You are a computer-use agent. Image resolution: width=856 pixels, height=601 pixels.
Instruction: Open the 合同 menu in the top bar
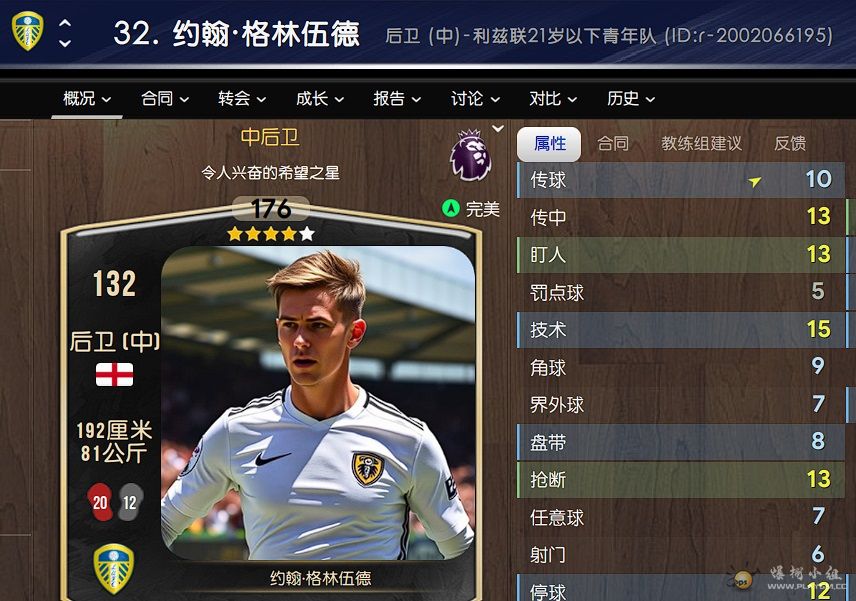pos(164,98)
